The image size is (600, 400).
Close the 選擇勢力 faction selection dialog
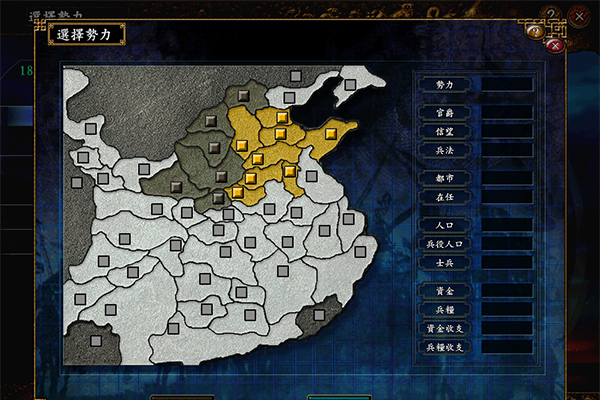[x=556, y=45]
